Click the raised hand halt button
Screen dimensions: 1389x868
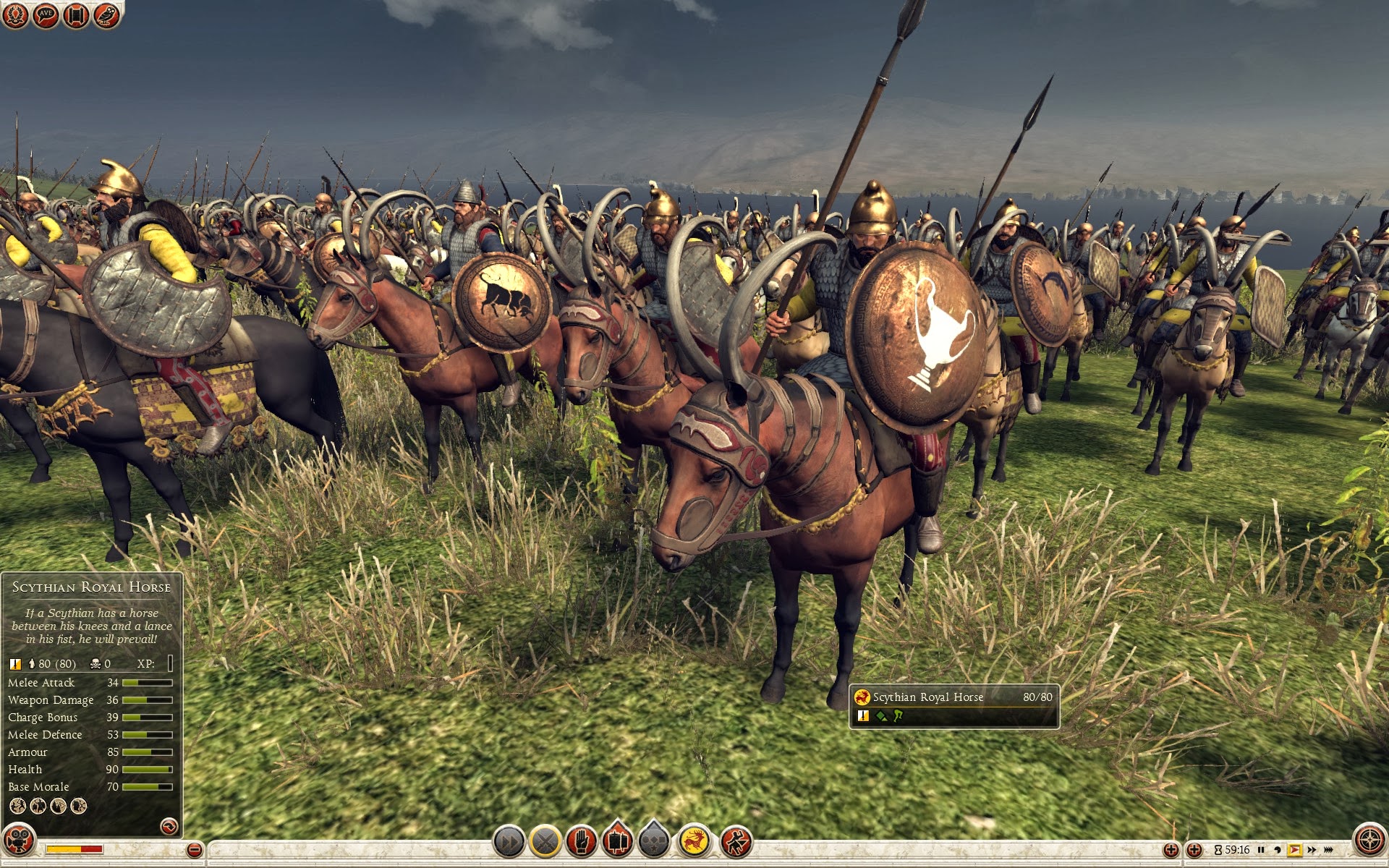pos(582,842)
